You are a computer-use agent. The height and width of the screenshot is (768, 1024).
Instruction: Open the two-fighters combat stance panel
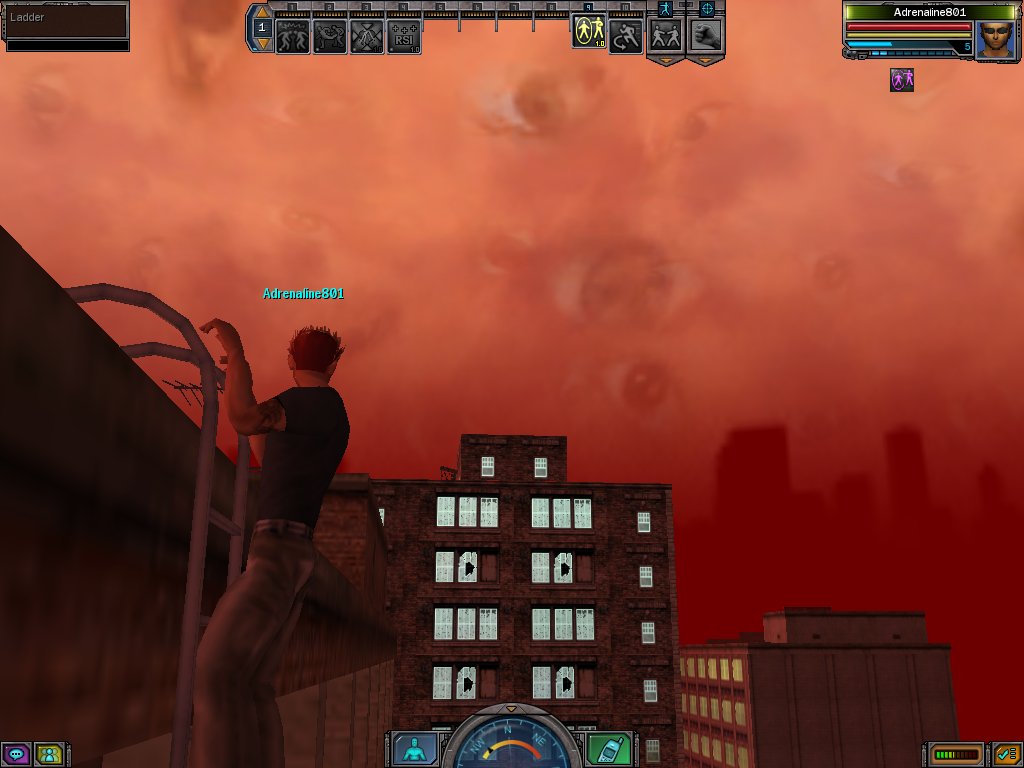(667, 35)
